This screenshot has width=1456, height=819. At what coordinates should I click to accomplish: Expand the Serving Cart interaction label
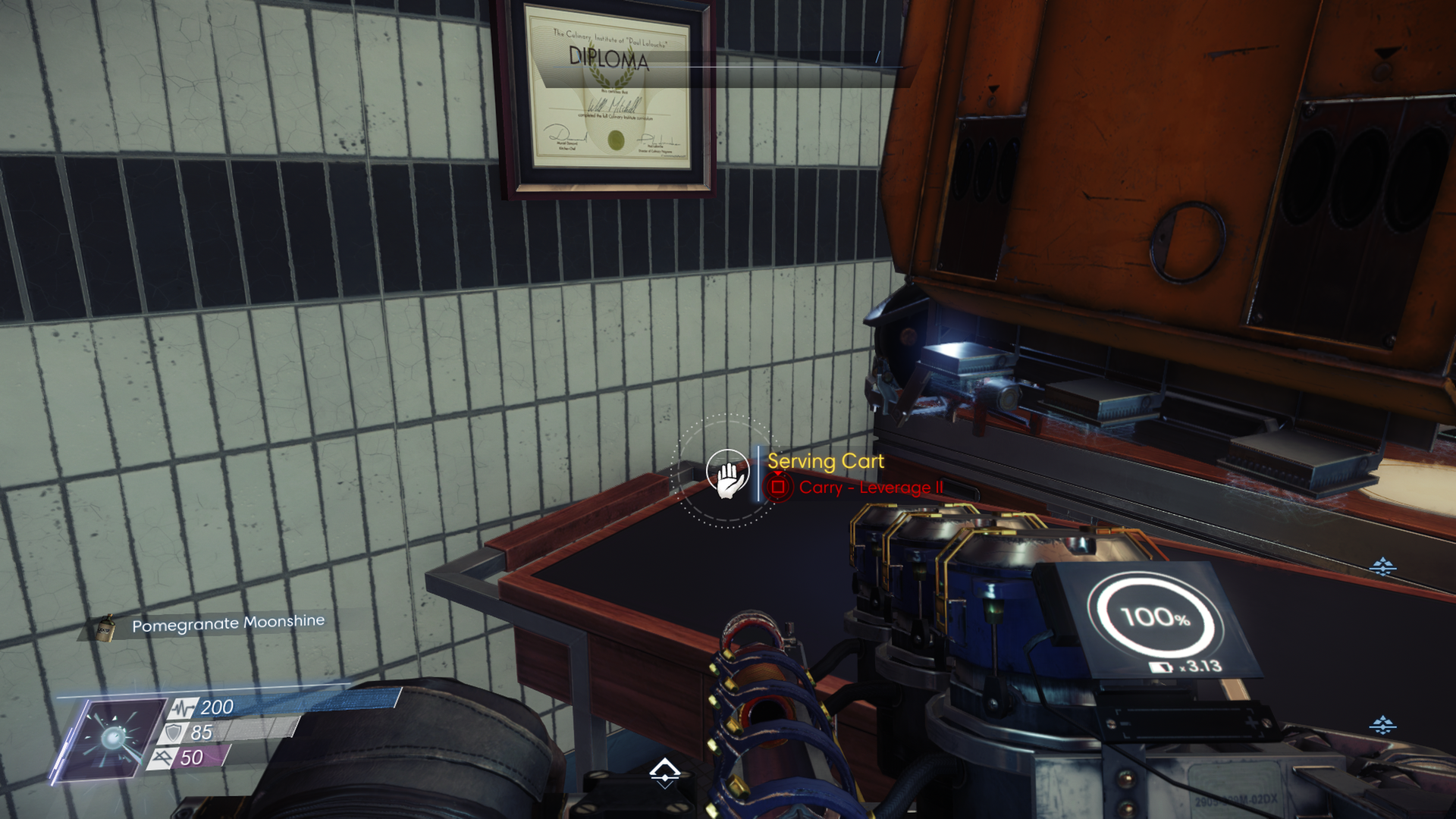pos(825,460)
